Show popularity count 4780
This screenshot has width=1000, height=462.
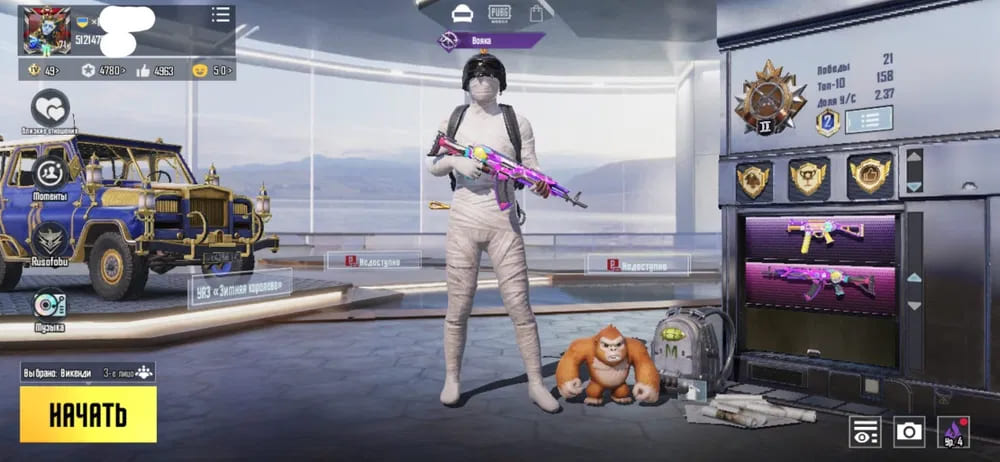coord(103,71)
